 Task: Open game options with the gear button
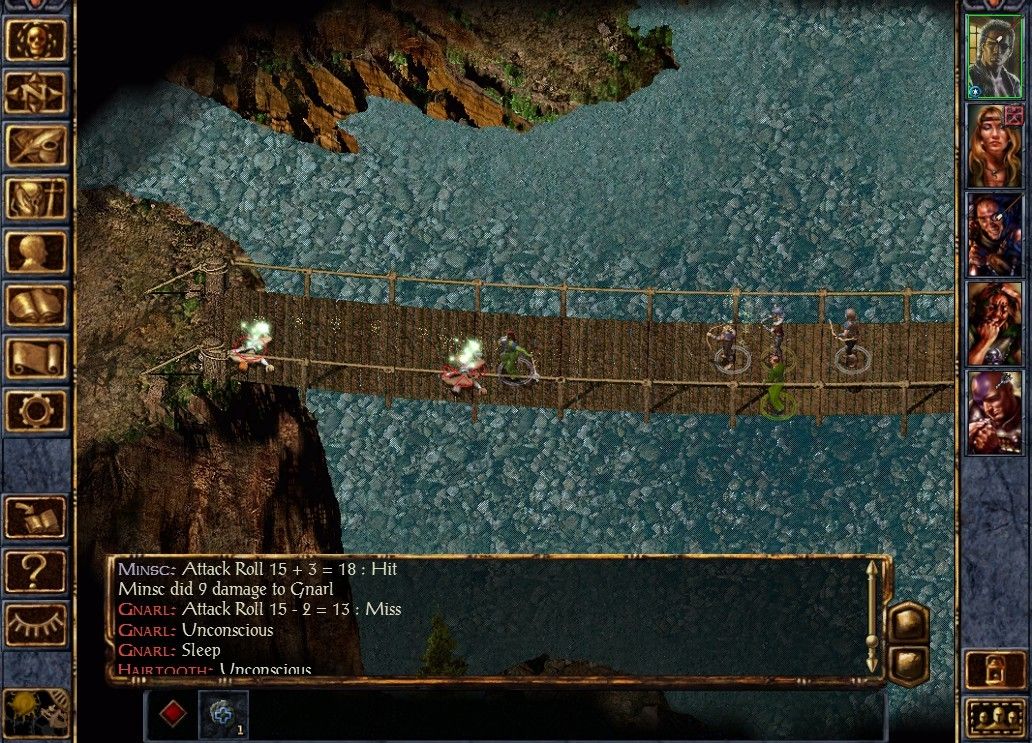pyautogui.click(x=37, y=411)
